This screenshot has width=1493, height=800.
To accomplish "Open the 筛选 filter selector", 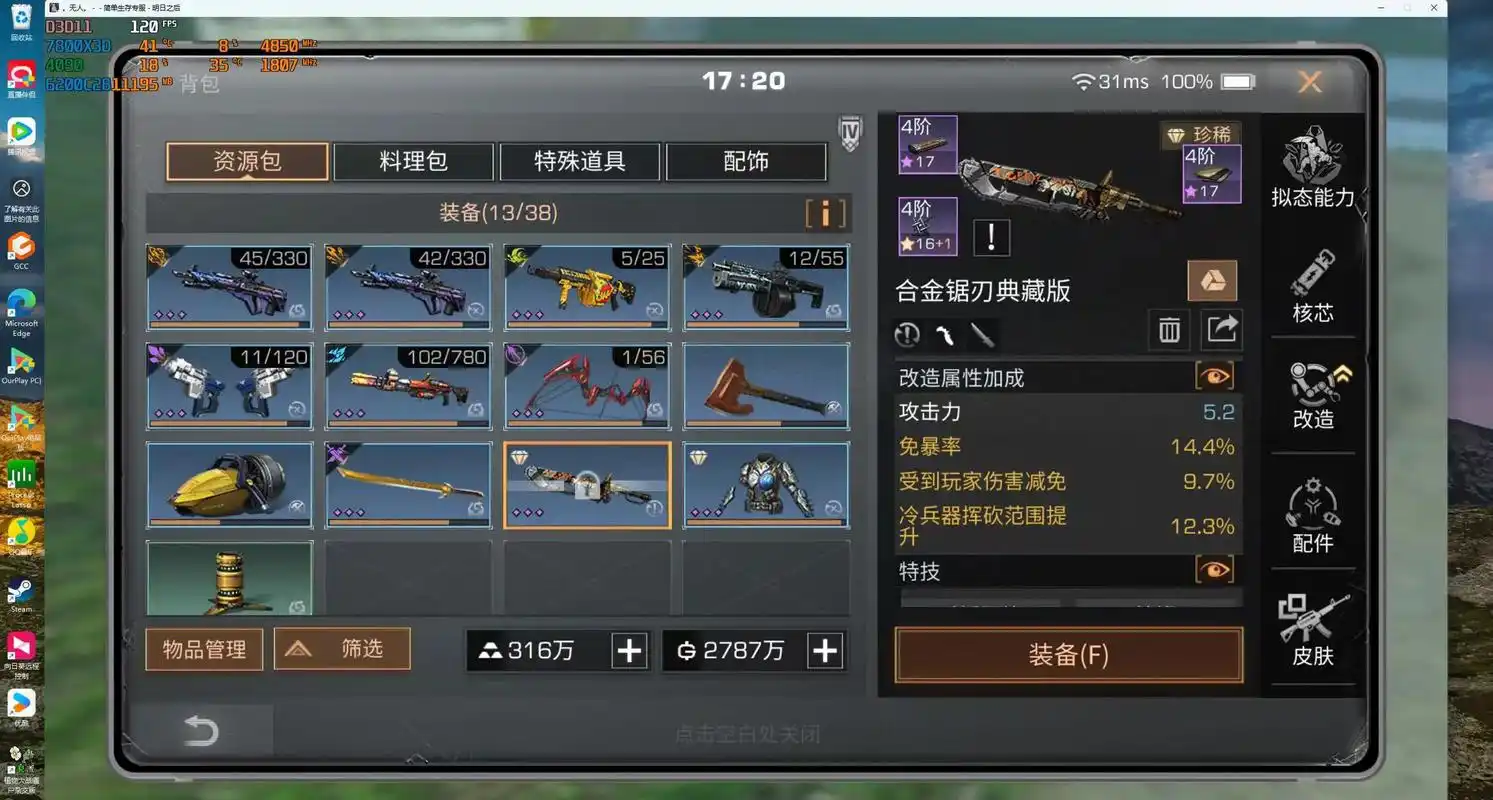I will (341, 649).
